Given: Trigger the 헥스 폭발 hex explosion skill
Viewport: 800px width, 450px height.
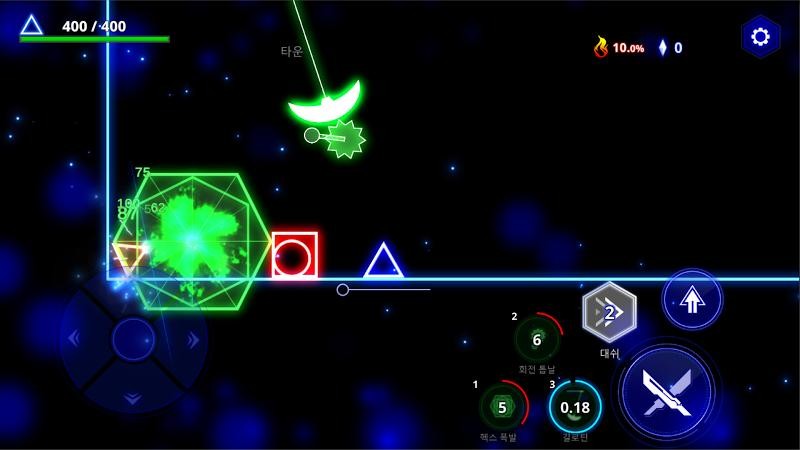Looking at the screenshot, I should point(503,406).
